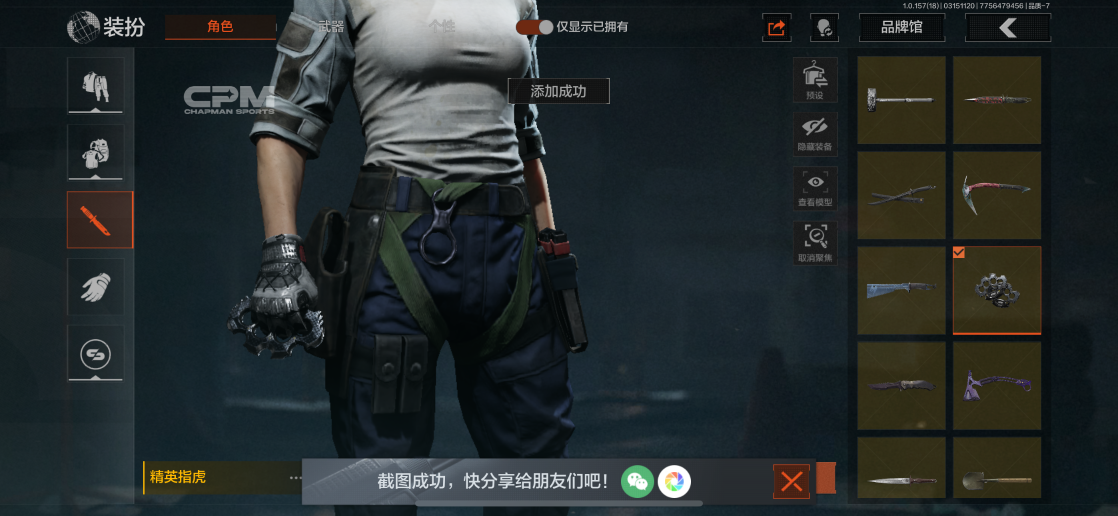Open the backpack gear category
Viewport: 1118px width, 516px height.
tap(96, 152)
